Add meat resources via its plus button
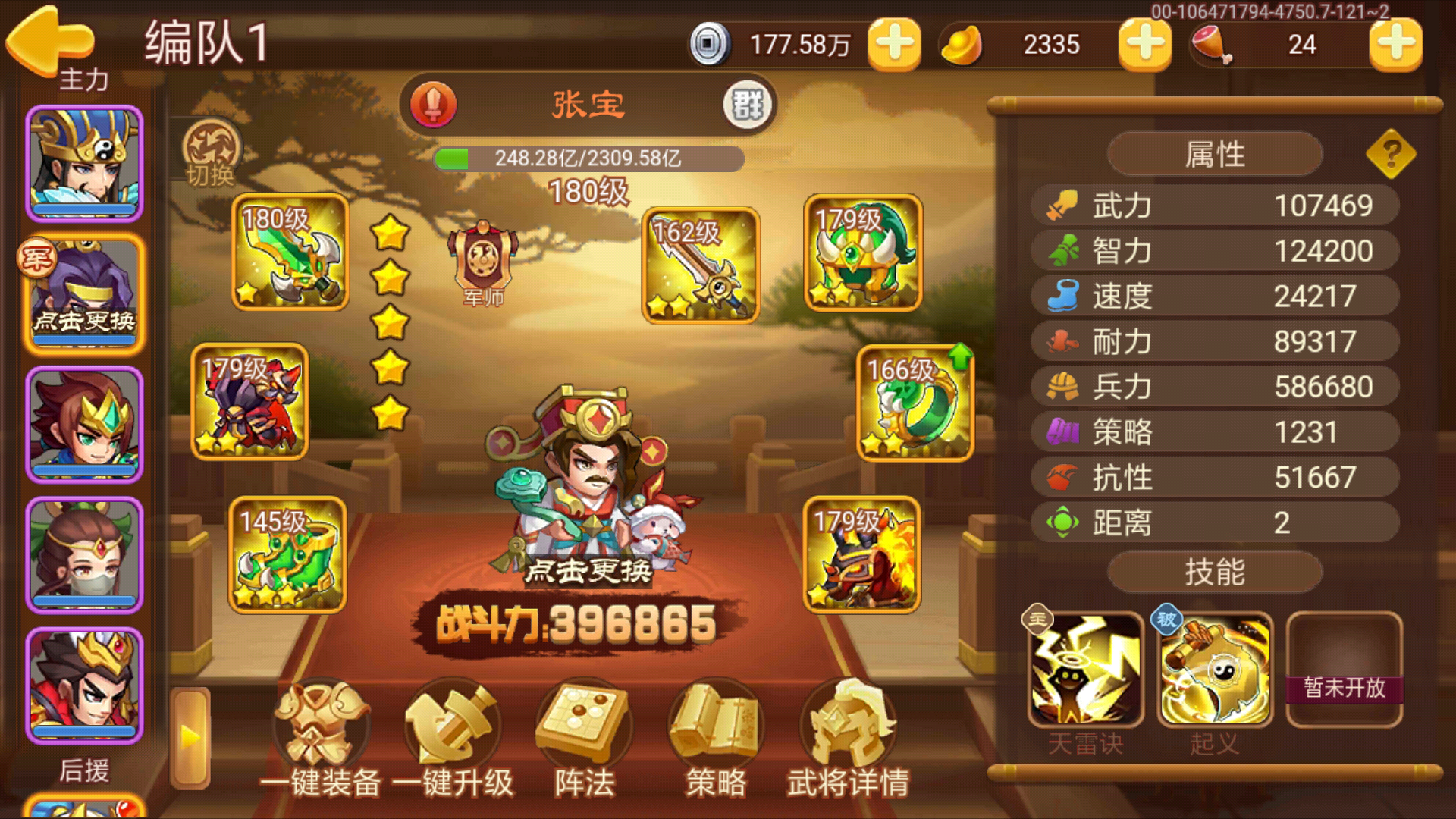1456x819 pixels. (x=1395, y=45)
